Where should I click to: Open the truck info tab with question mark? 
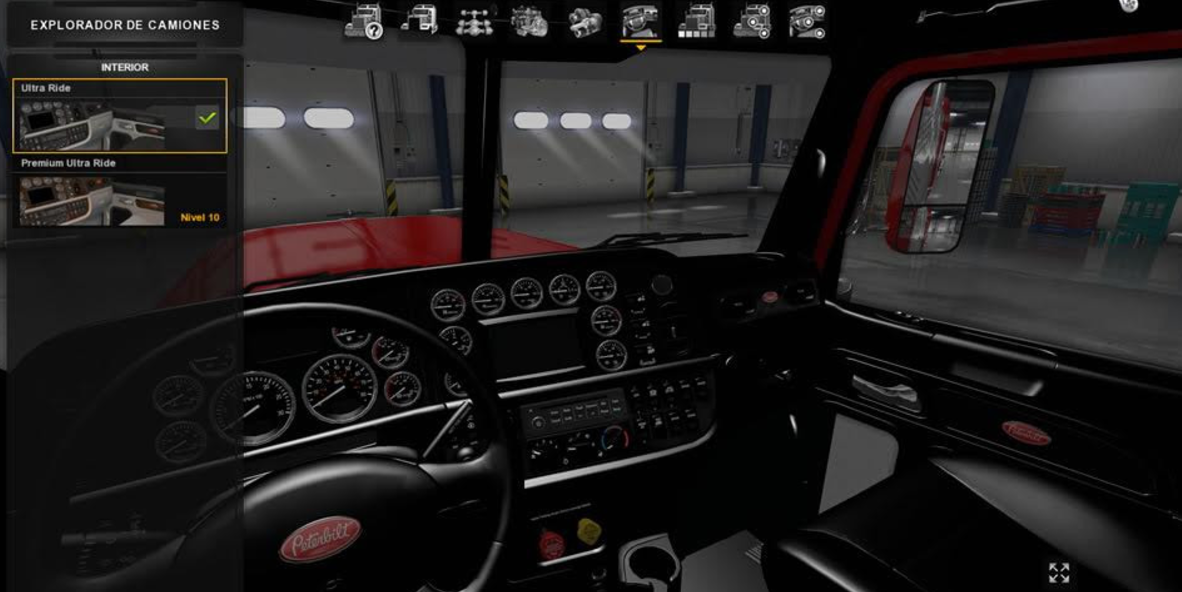tap(363, 22)
